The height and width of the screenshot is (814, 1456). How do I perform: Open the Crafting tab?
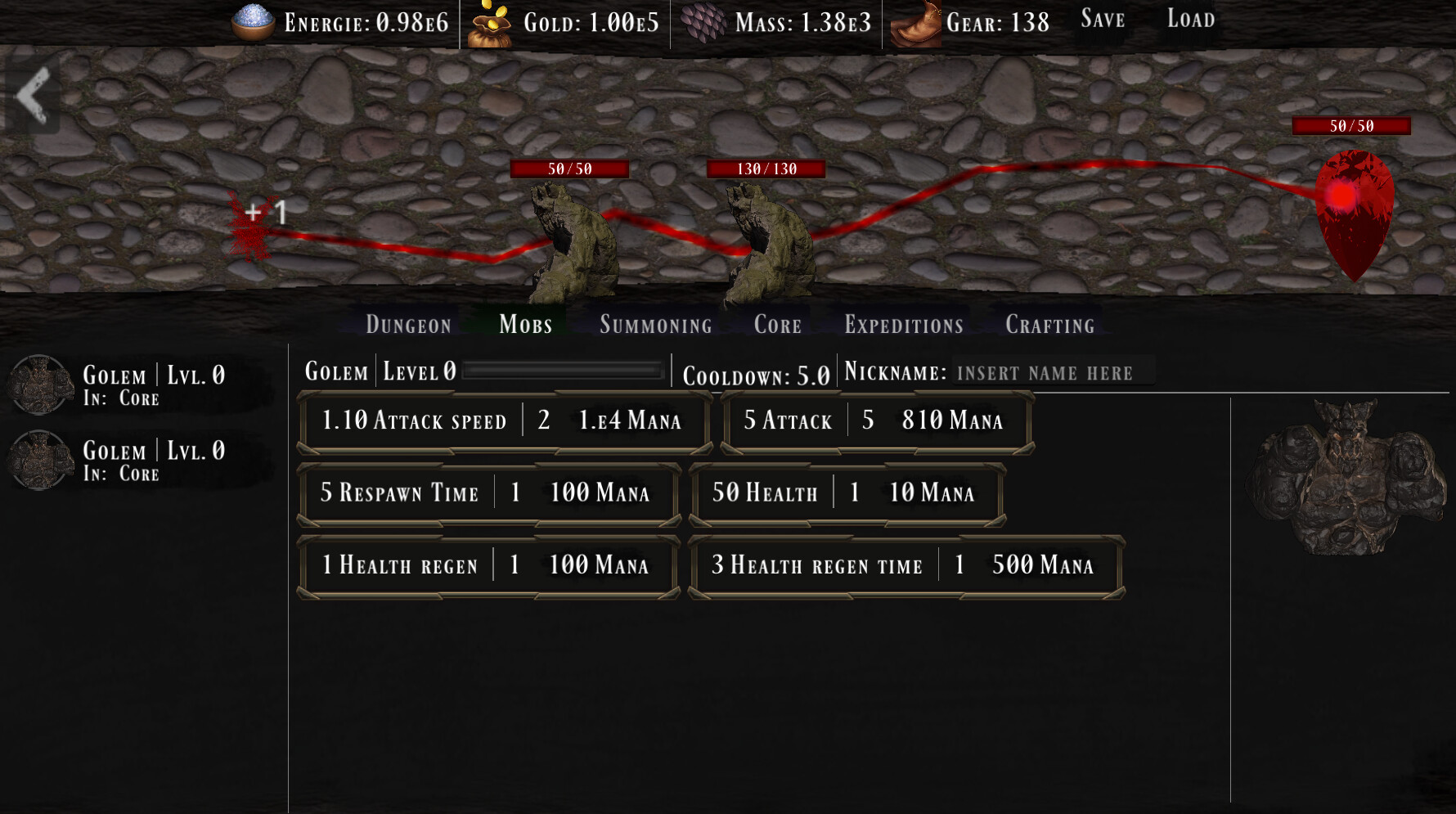(1049, 325)
